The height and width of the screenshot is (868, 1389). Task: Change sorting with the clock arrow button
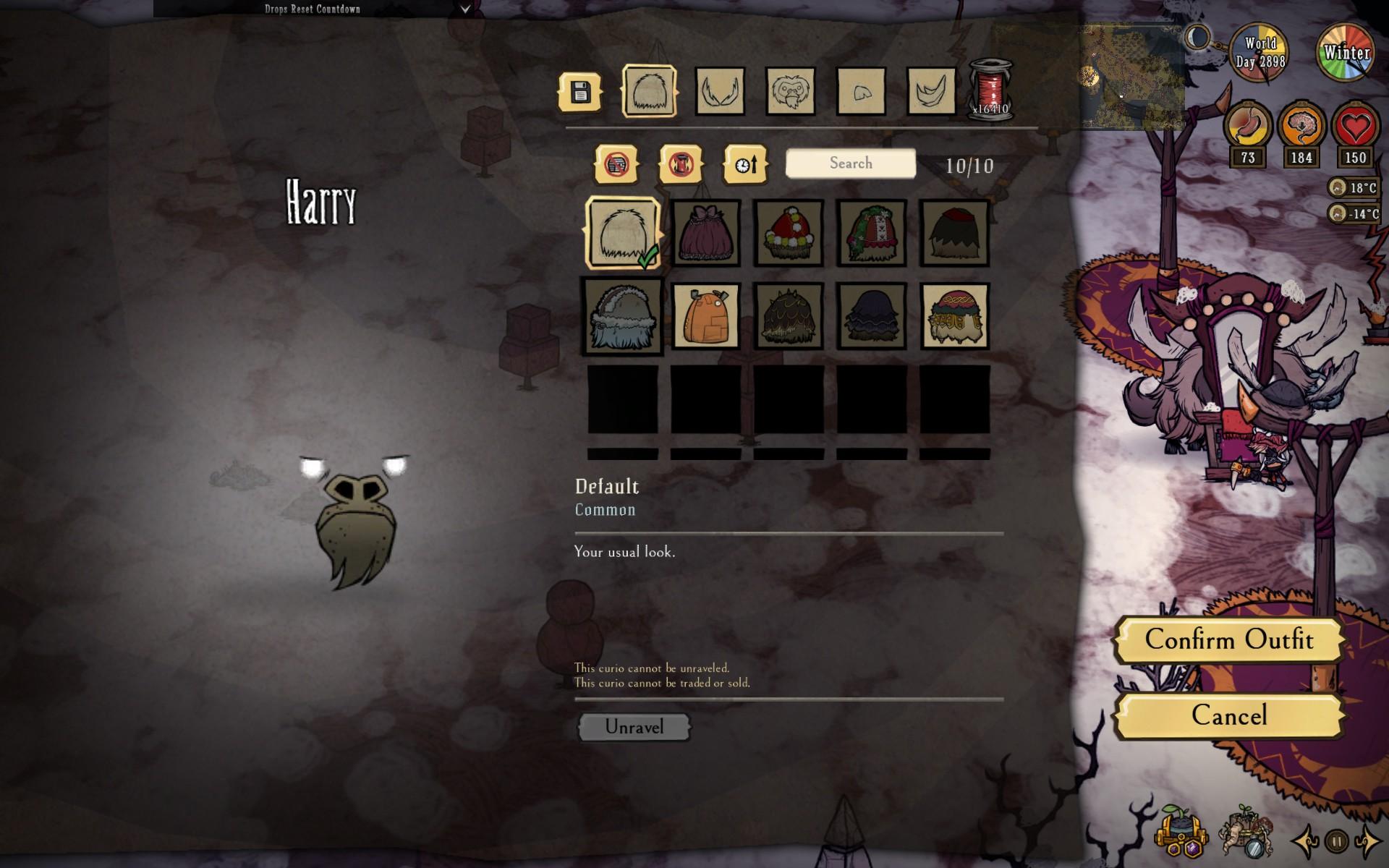[745, 164]
